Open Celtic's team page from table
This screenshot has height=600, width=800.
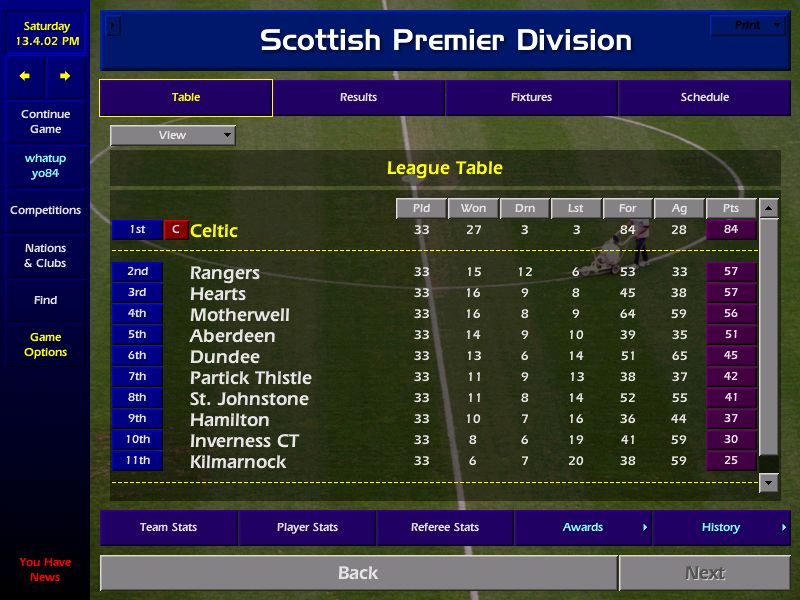point(214,231)
